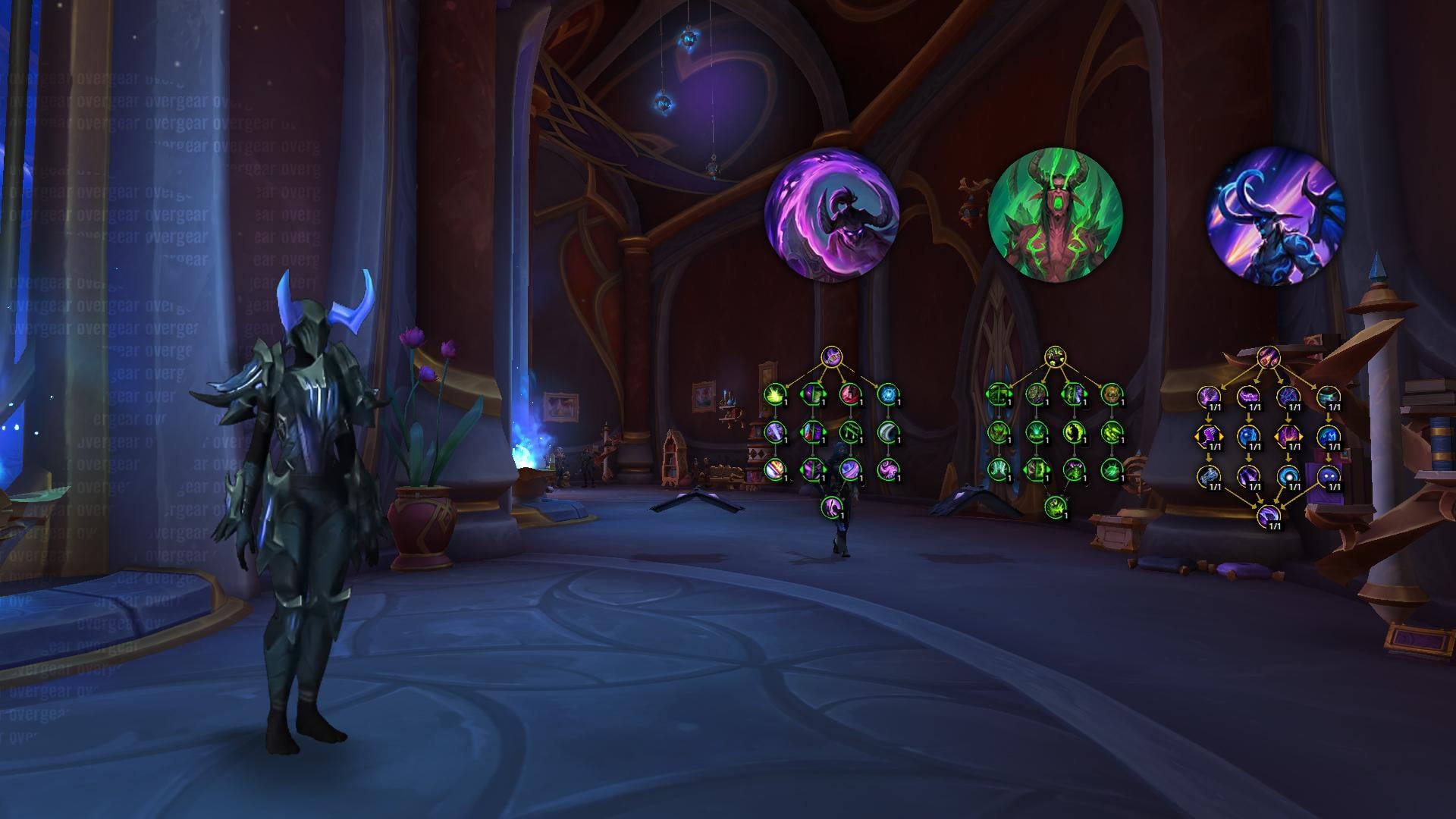Select the red silhouette talent node

[x=849, y=394]
